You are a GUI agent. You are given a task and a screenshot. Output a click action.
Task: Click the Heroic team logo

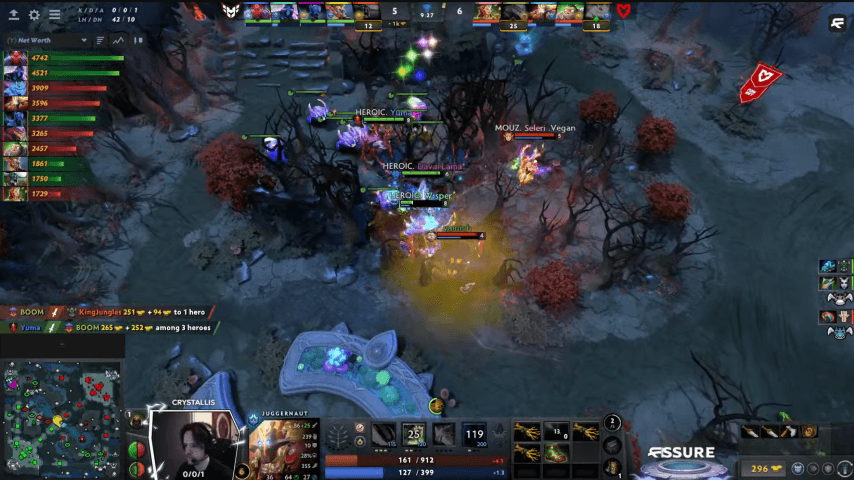click(229, 11)
